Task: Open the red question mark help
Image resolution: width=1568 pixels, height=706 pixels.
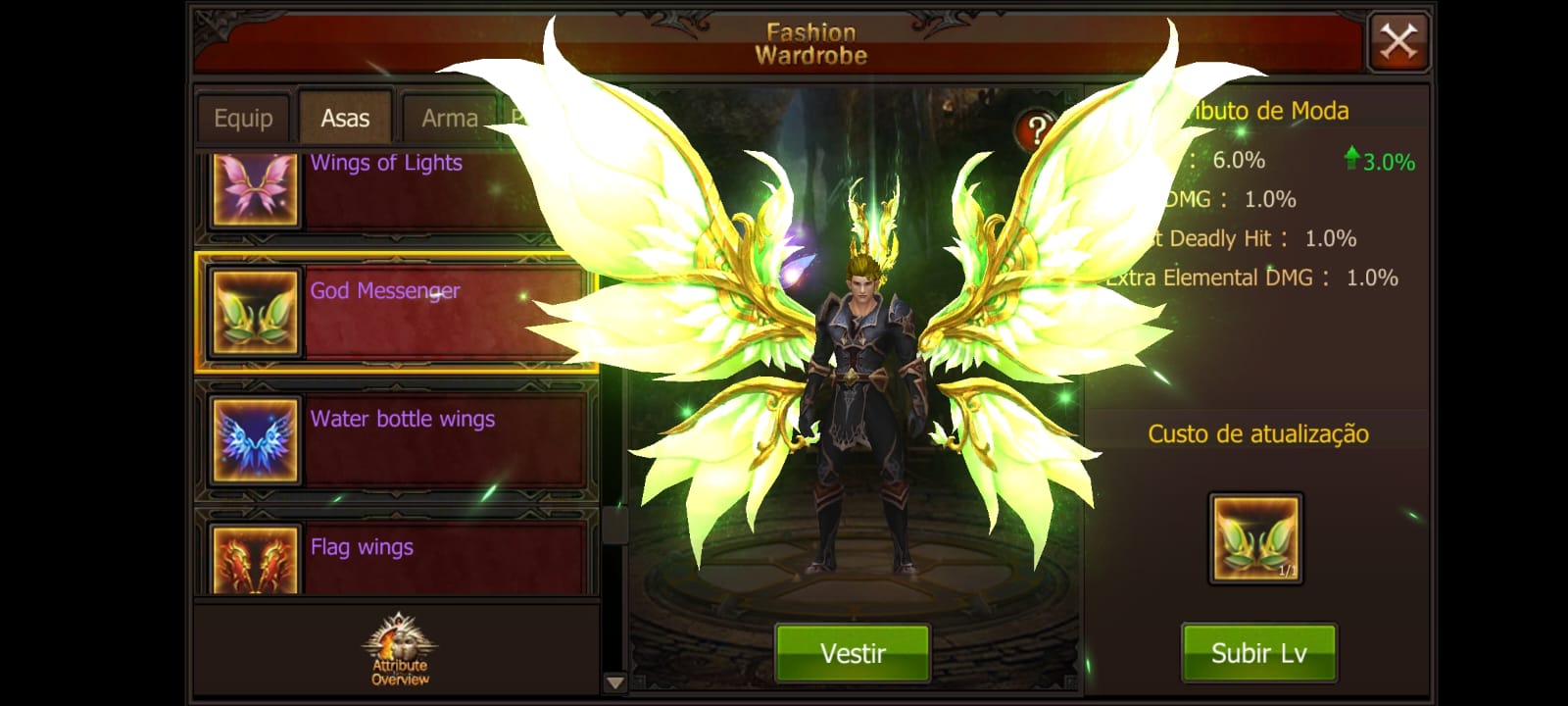Action: coord(1035,129)
